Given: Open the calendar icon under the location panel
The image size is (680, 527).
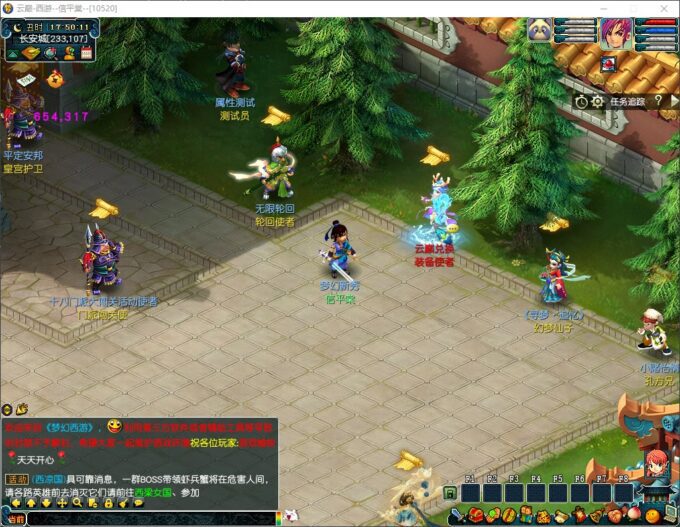Looking at the screenshot, I should point(87,52).
